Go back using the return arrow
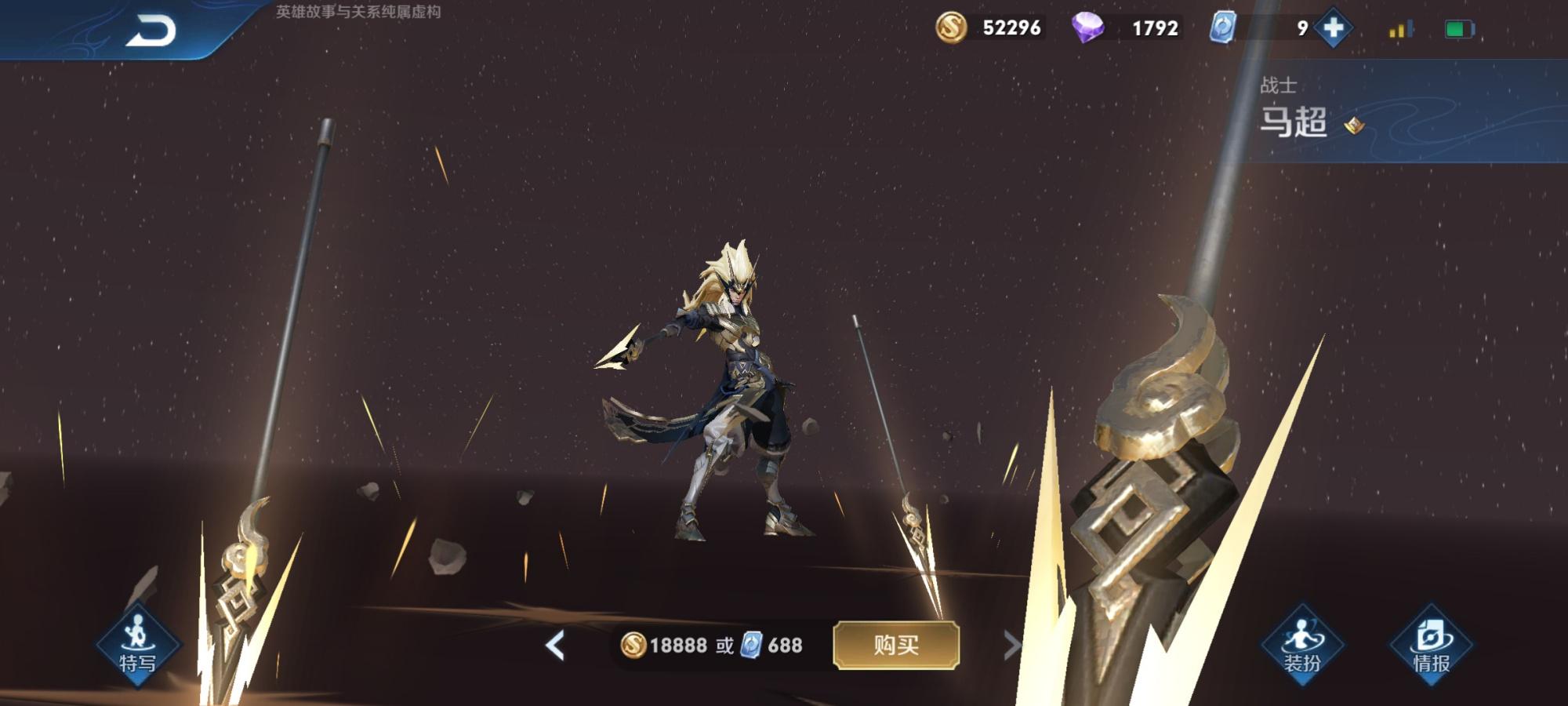The image size is (1568, 706). (x=151, y=31)
